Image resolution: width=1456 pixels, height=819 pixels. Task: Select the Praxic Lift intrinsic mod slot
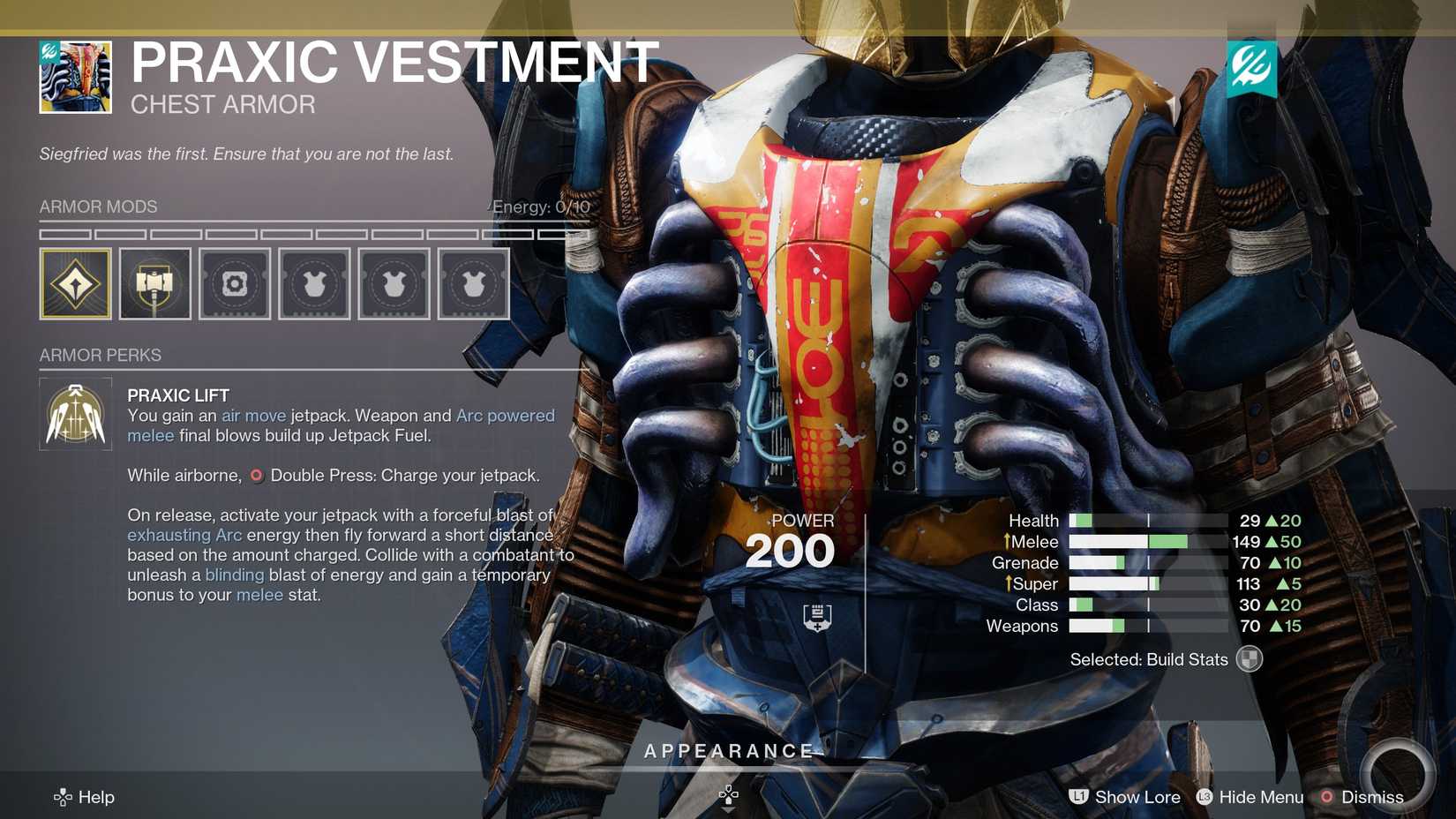pos(76,282)
